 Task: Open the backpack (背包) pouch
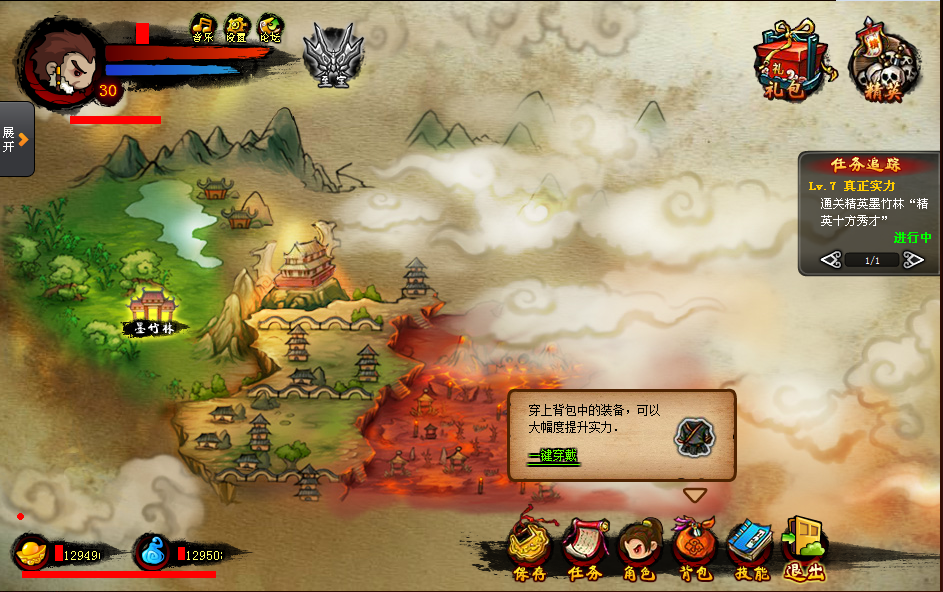(x=694, y=548)
